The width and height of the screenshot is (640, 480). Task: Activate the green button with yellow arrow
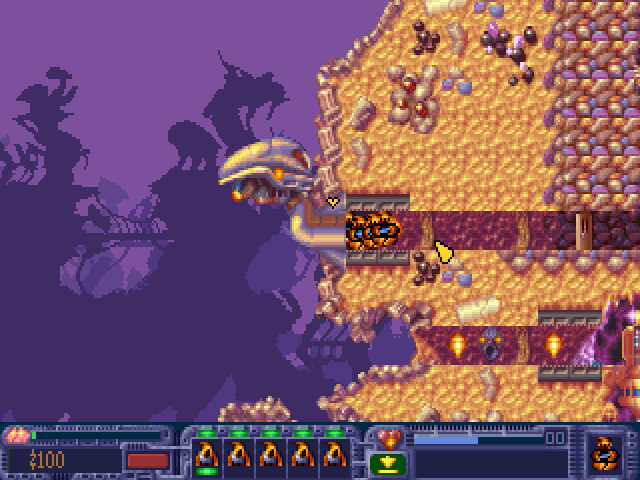click(x=389, y=462)
